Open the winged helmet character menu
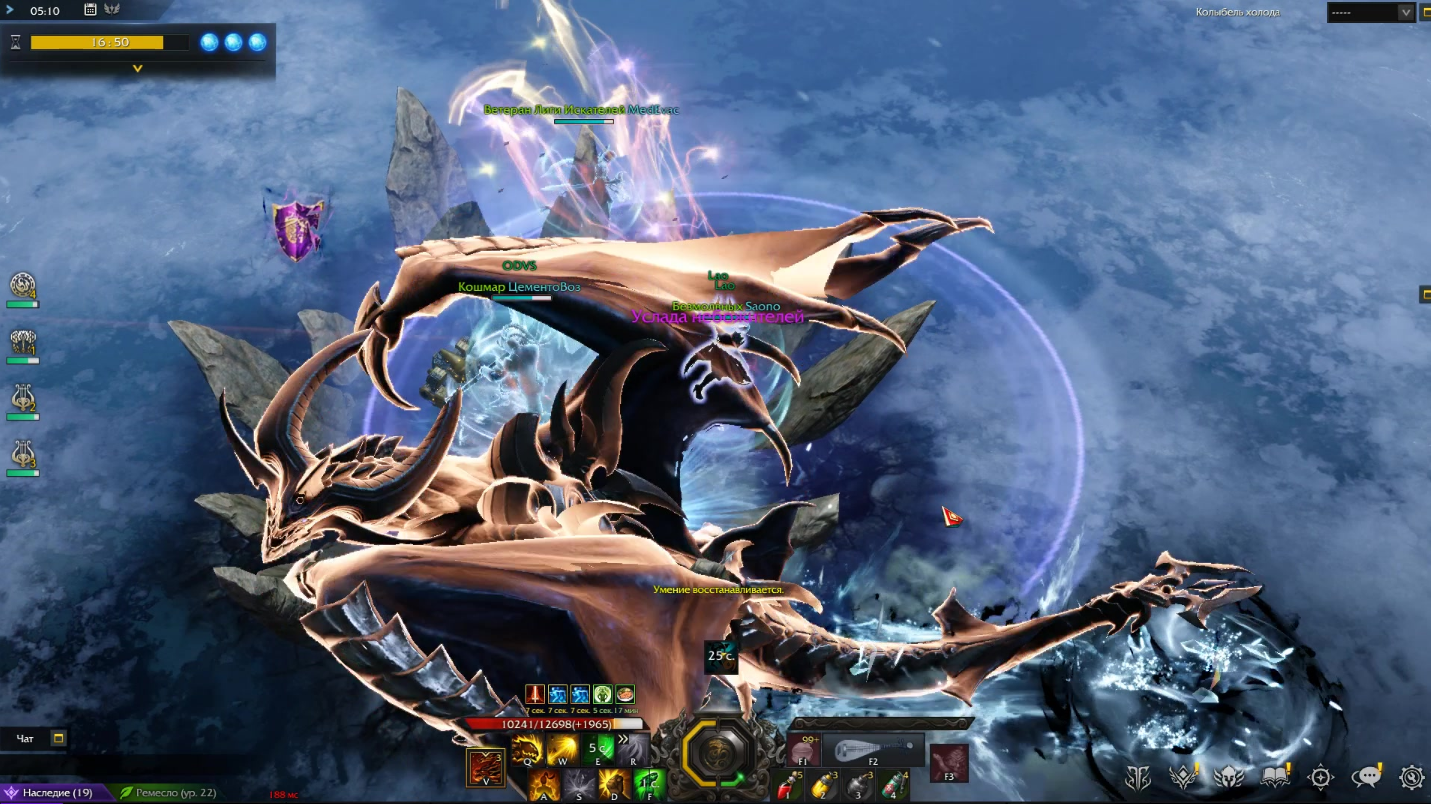1431x804 pixels. 1228,777
